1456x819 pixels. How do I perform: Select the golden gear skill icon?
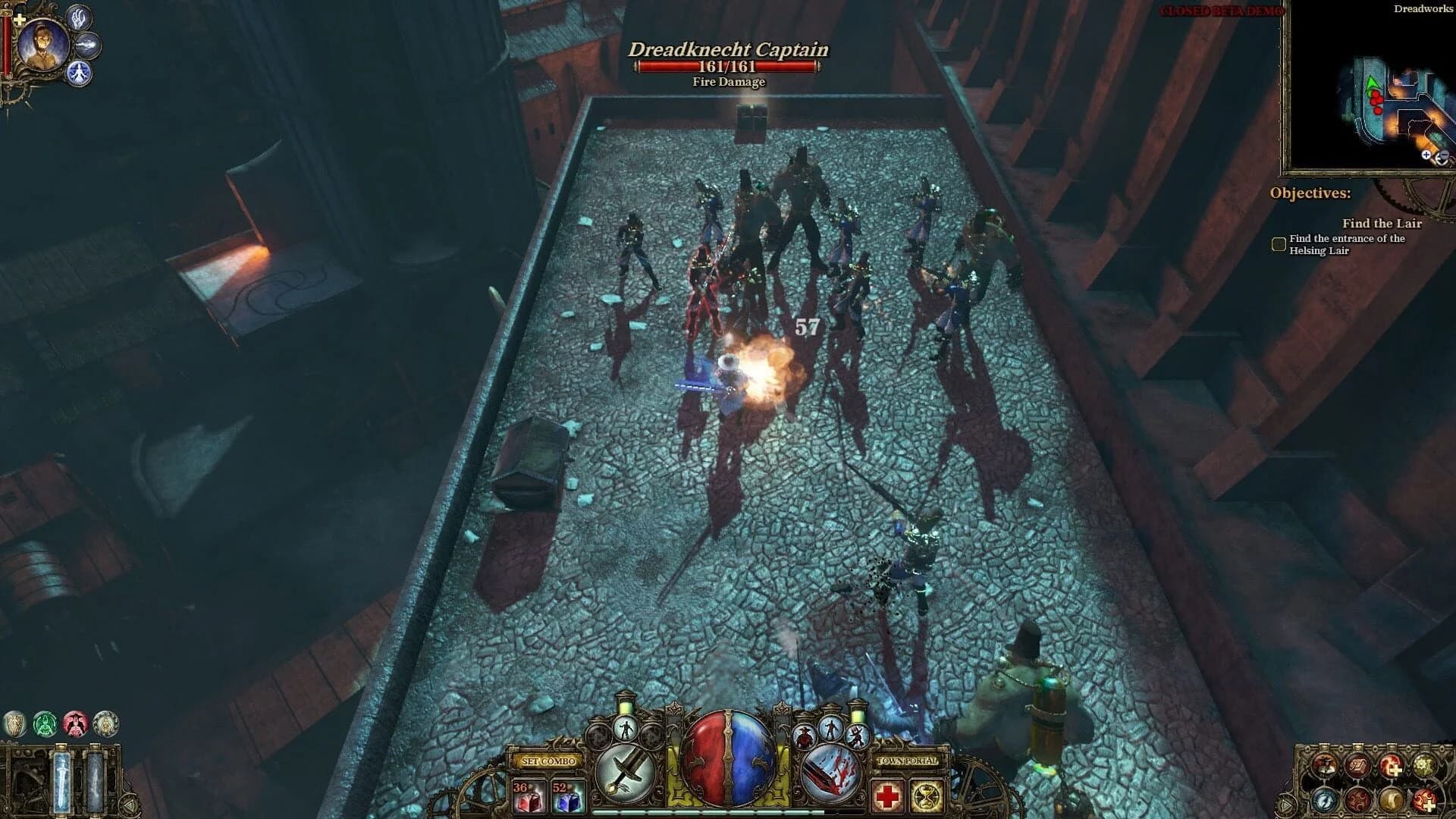1424,764
